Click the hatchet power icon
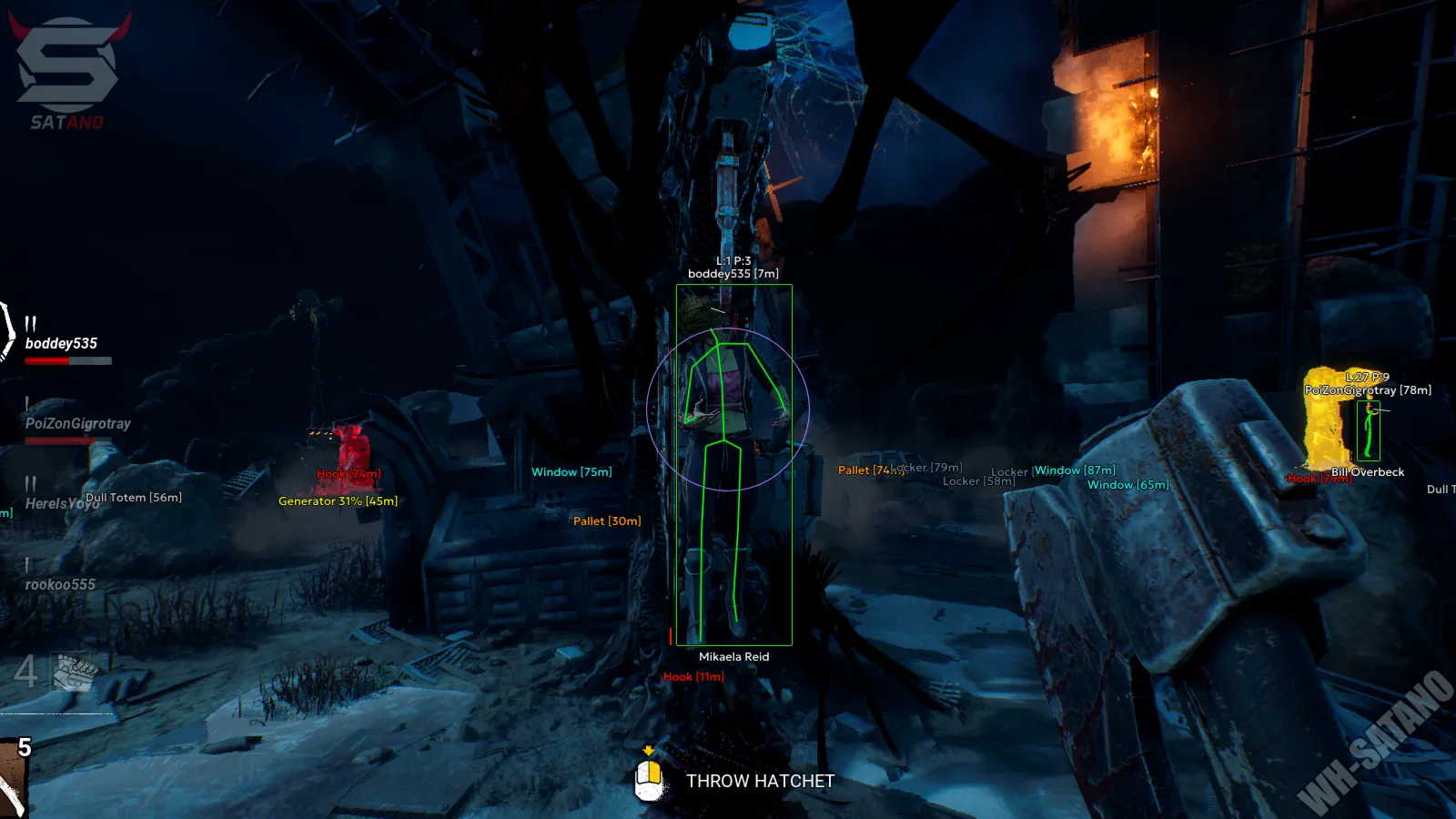Viewport: 1456px width, 819px height. coord(13,779)
